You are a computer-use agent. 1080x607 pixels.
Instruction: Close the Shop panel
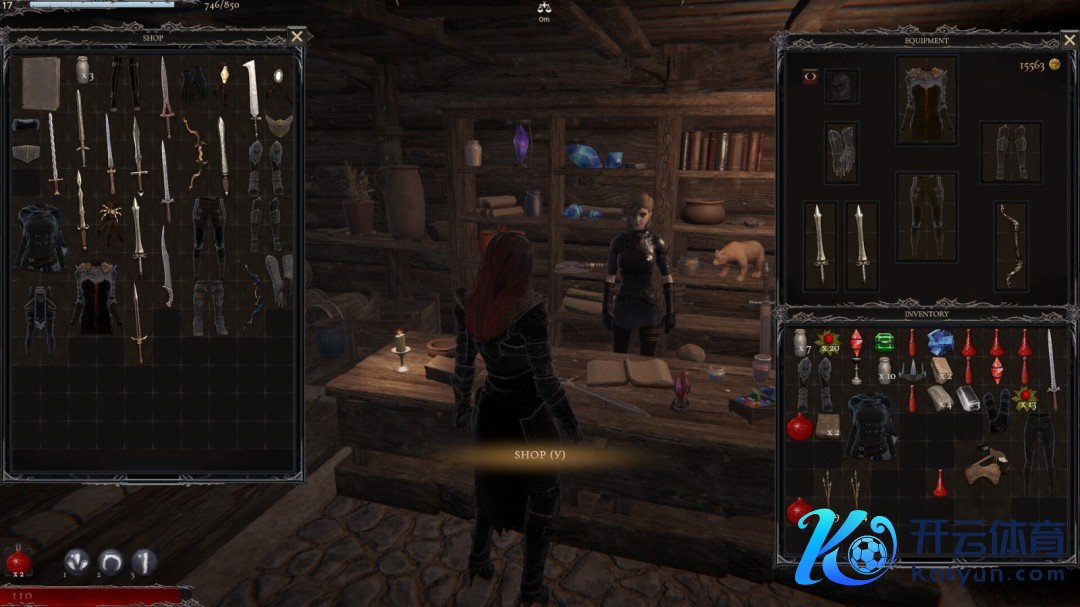tap(297, 37)
